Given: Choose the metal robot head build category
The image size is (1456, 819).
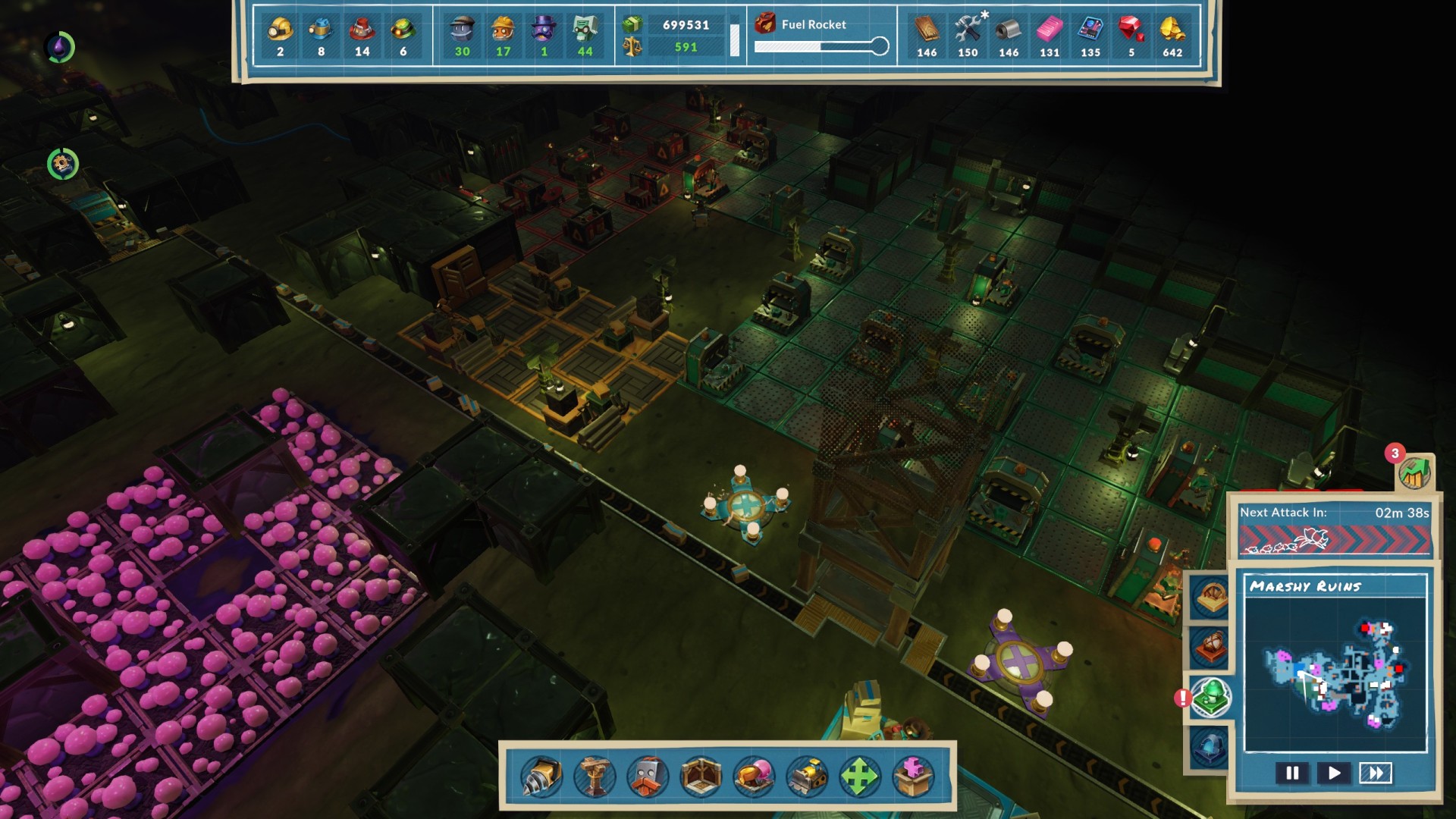Looking at the screenshot, I should click(648, 777).
